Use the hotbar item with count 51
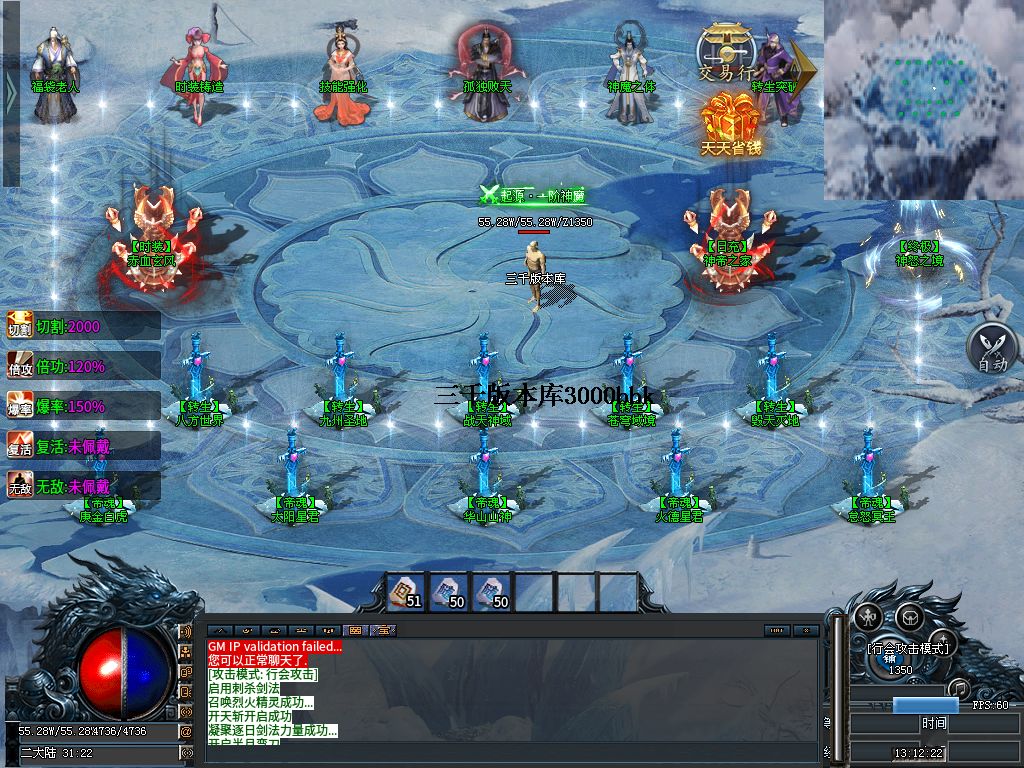This screenshot has height=768, width=1024. pyautogui.click(x=405, y=592)
